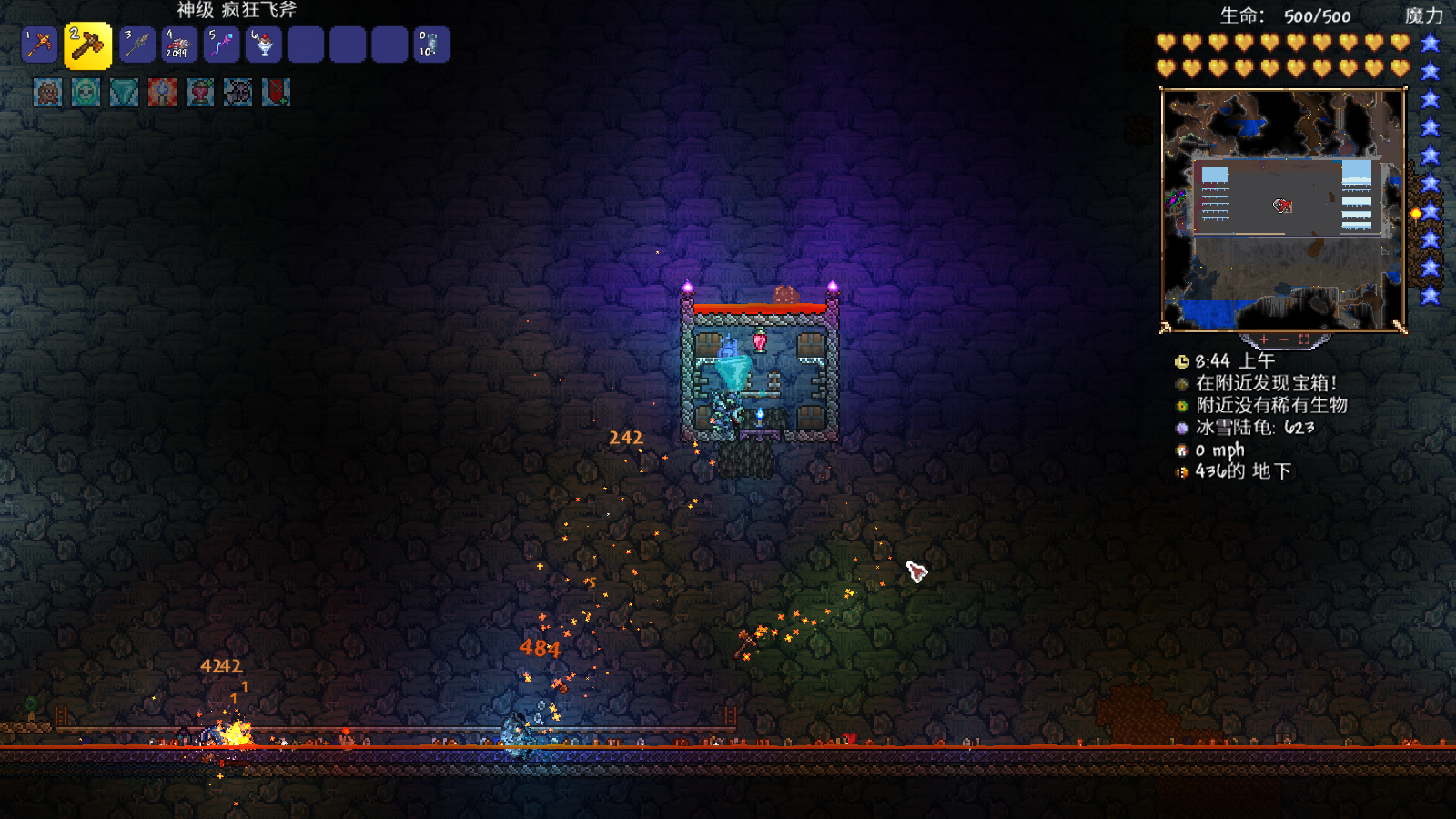The image size is (1456, 819).
Task: Click the clock icon beside 8:44
Action: coord(1182,361)
